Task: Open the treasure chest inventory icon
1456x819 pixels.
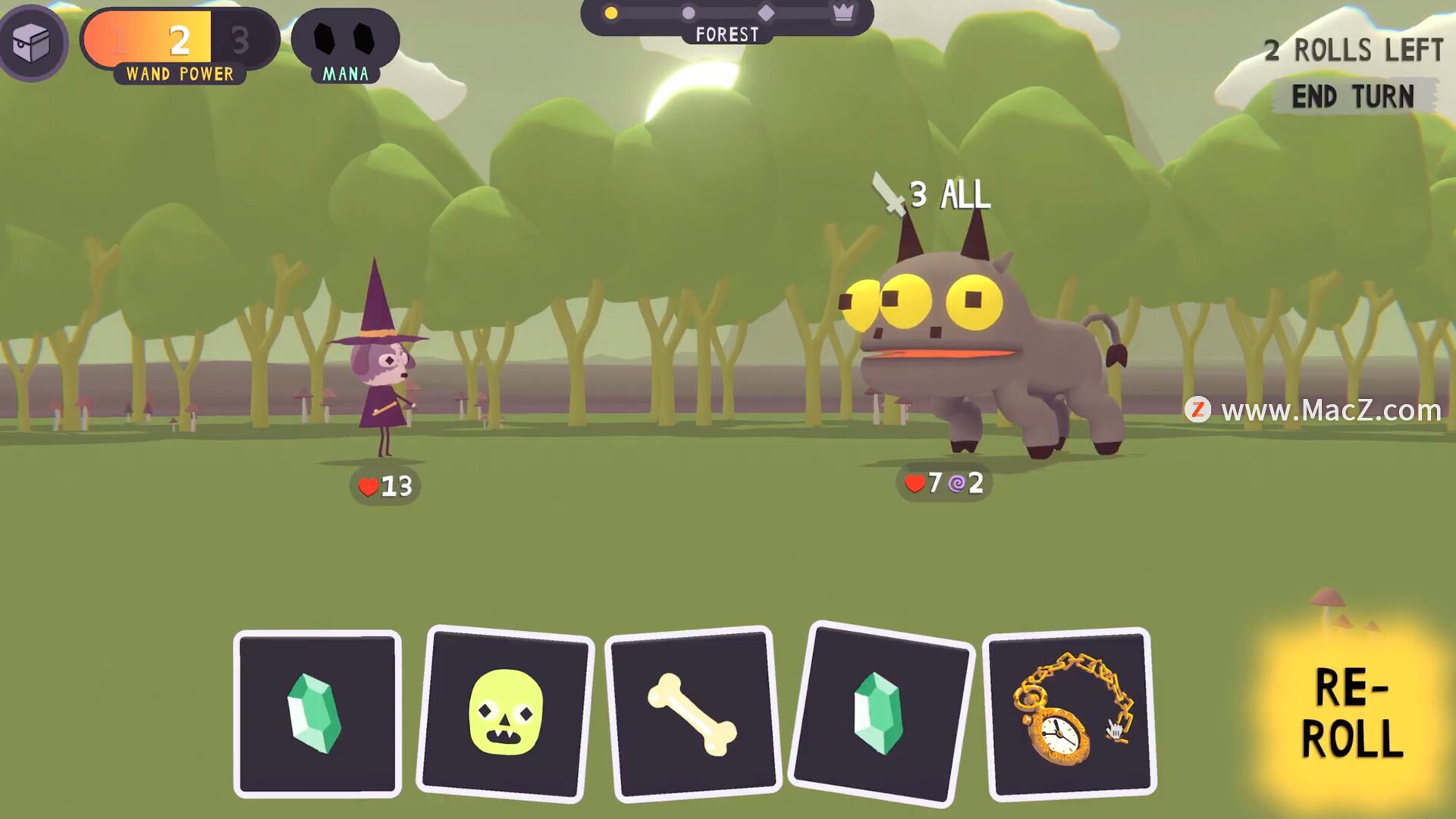Action: click(x=32, y=42)
